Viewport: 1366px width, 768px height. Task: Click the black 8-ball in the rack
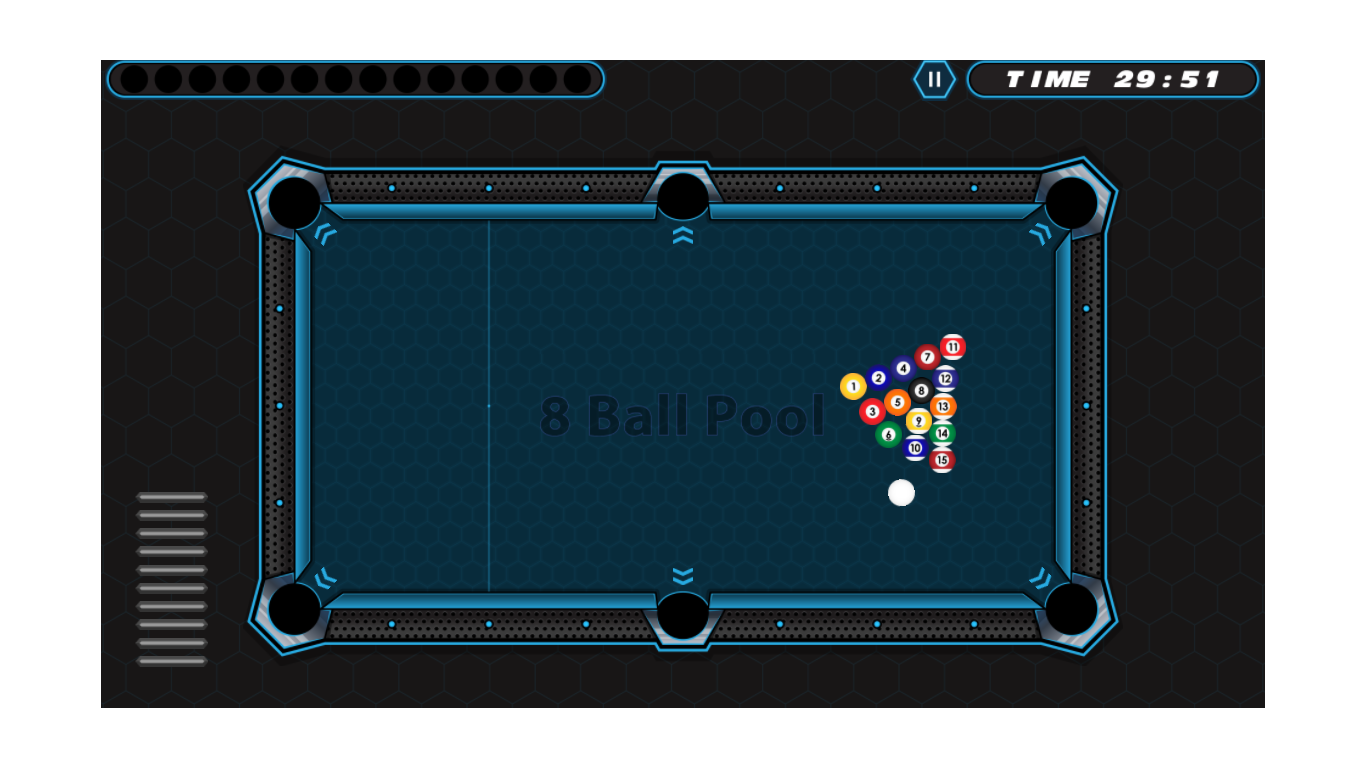tap(921, 390)
